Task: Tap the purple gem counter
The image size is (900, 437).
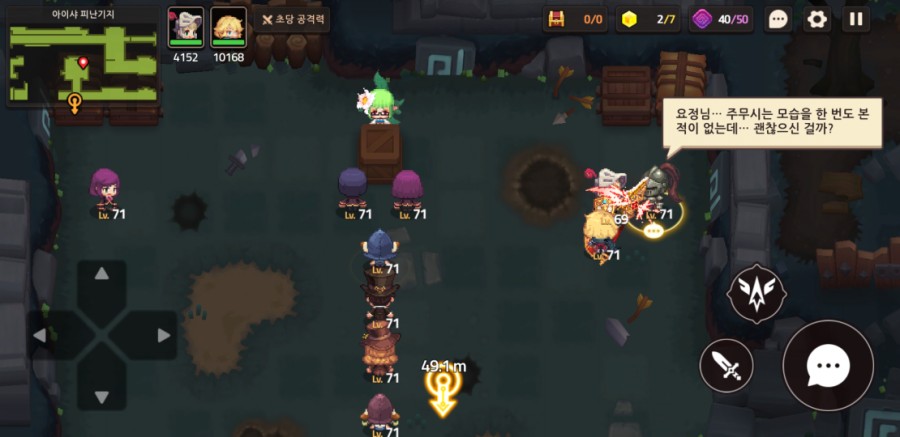Action: tap(702, 19)
